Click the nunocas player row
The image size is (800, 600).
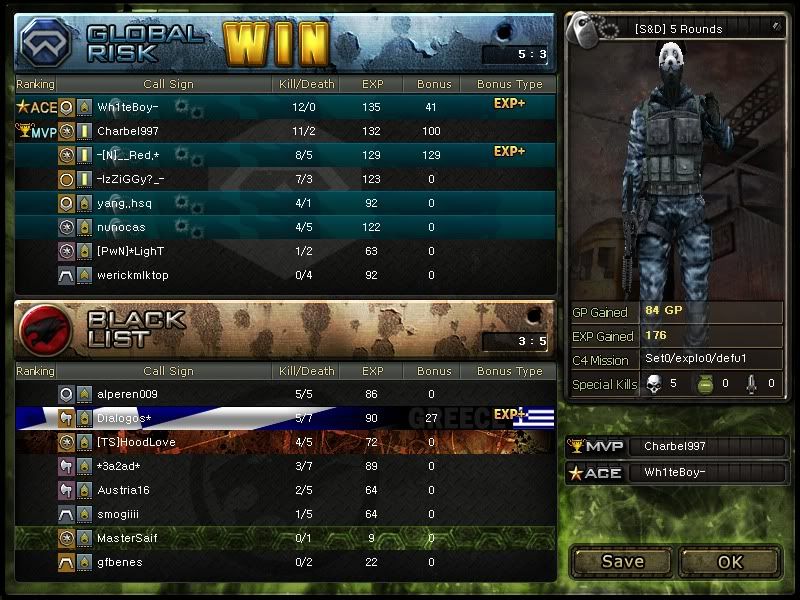pyautogui.click(x=285, y=227)
